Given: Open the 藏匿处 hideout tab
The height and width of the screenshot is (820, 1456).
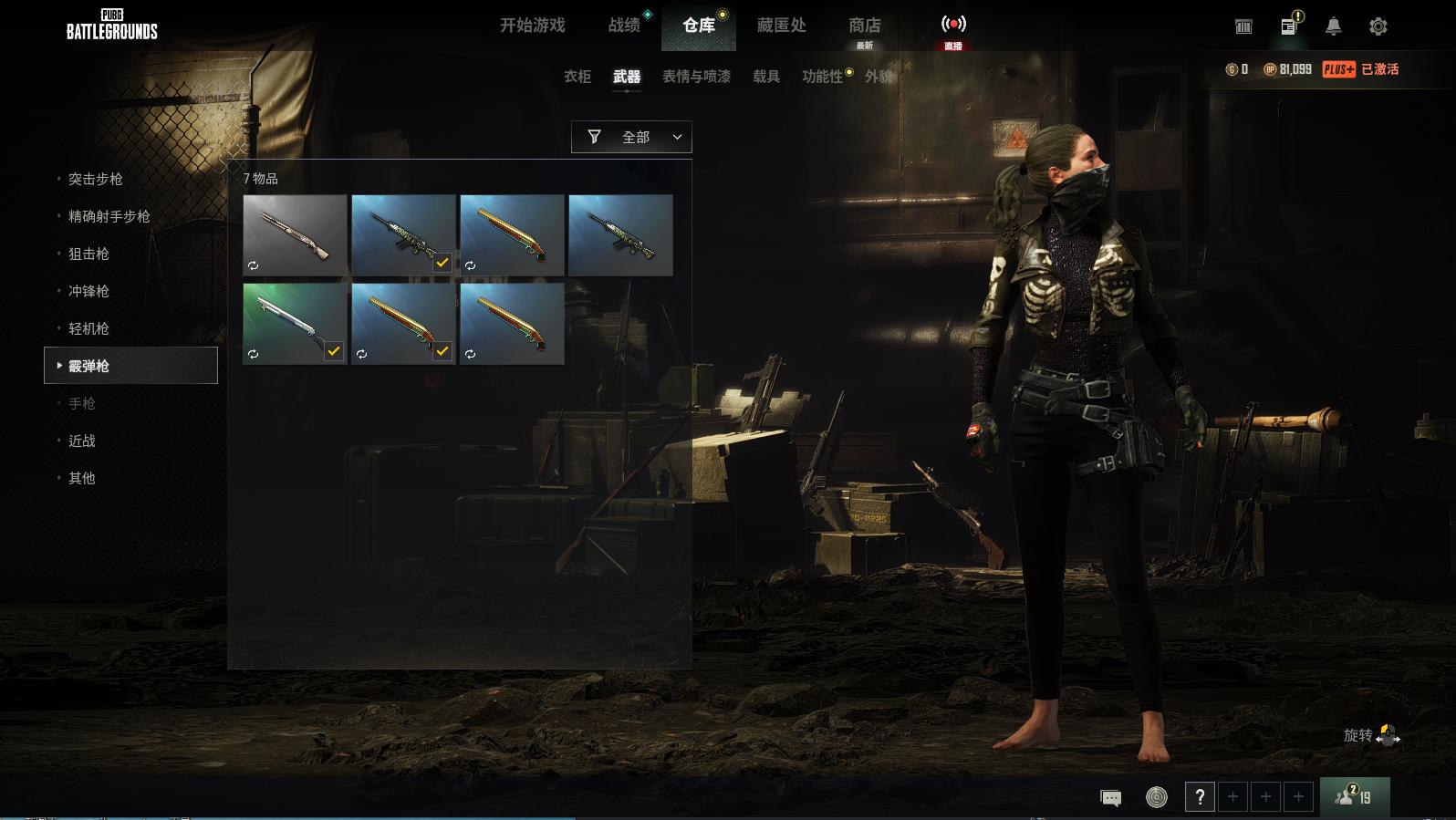Looking at the screenshot, I should [x=781, y=26].
